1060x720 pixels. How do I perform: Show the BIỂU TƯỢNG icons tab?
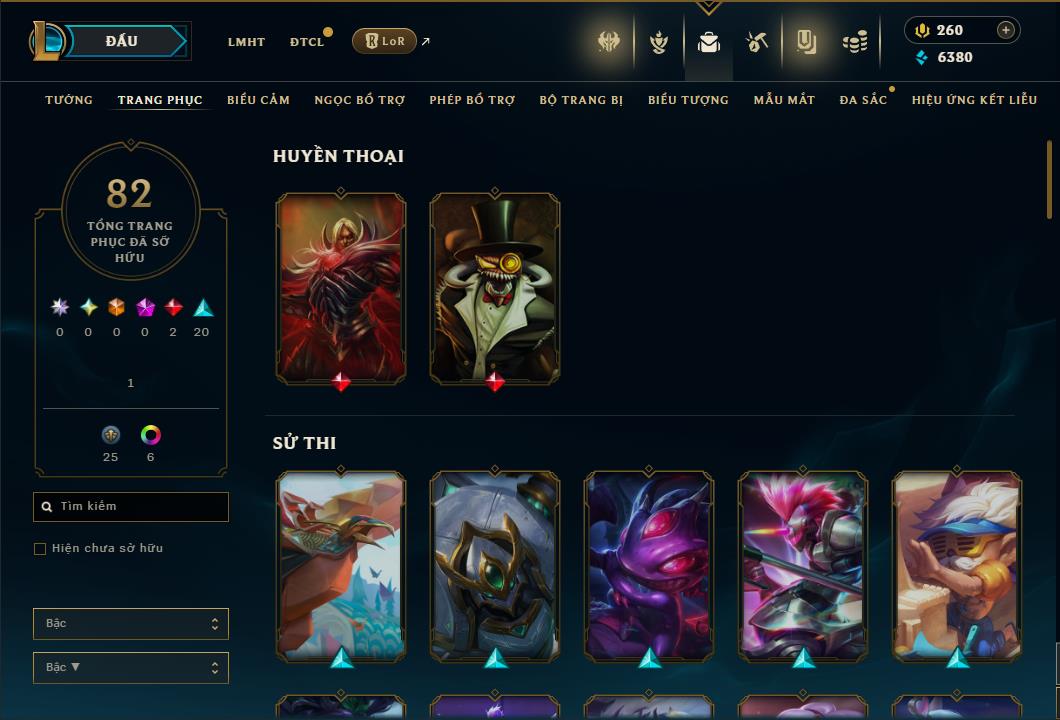(688, 100)
